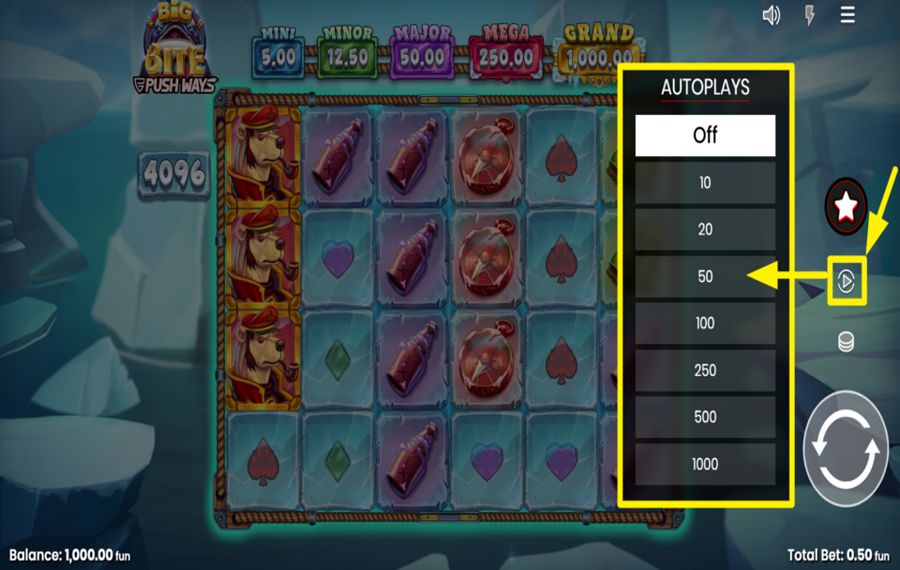Screen dimensions: 900x570
Task: Open the coin stack bet settings
Action: [846, 342]
